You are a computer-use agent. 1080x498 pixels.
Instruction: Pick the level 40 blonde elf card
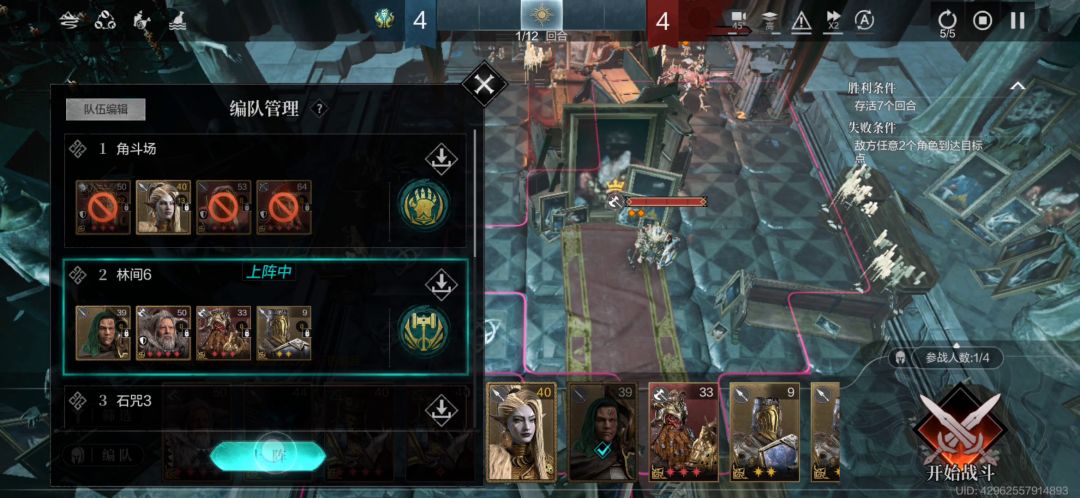(520, 432)
